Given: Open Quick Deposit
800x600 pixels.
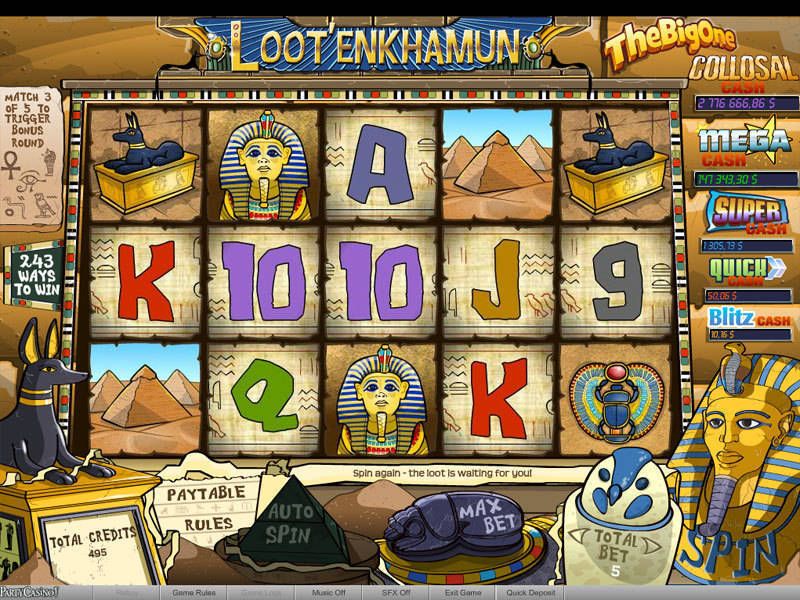Looking at the screenshot, I should pos(532,592).
